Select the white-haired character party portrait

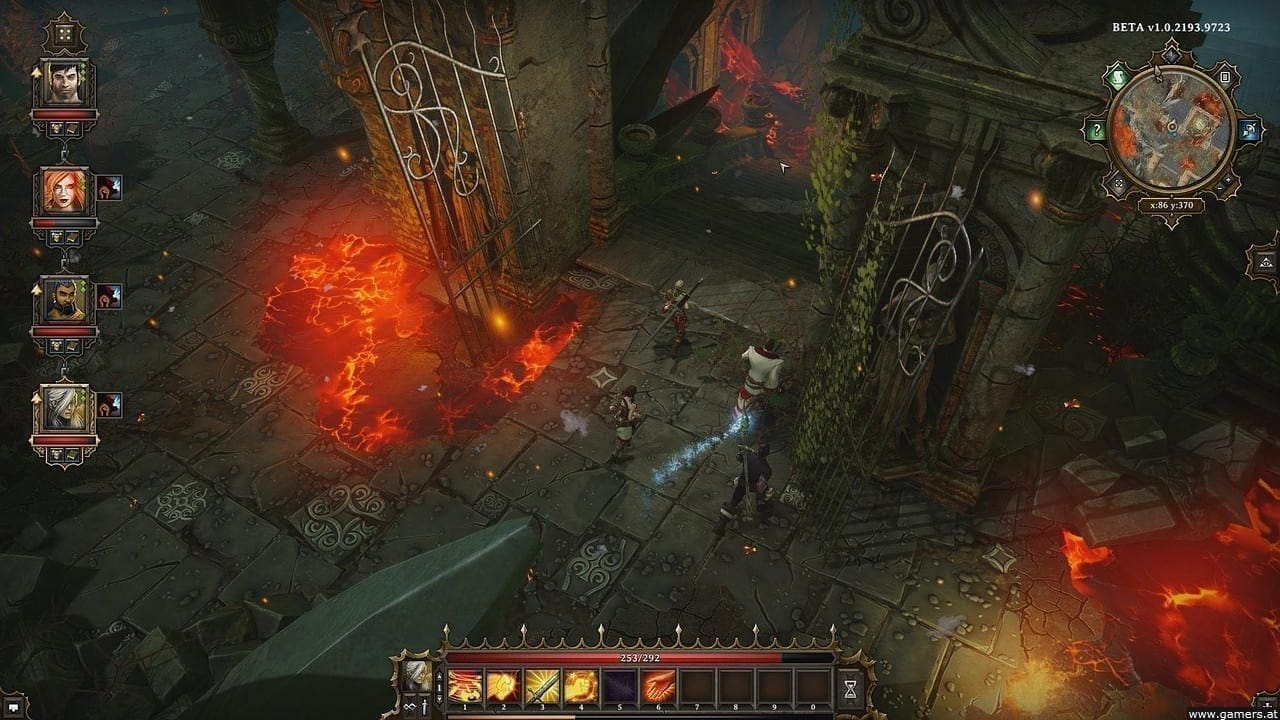click(64, 409)
